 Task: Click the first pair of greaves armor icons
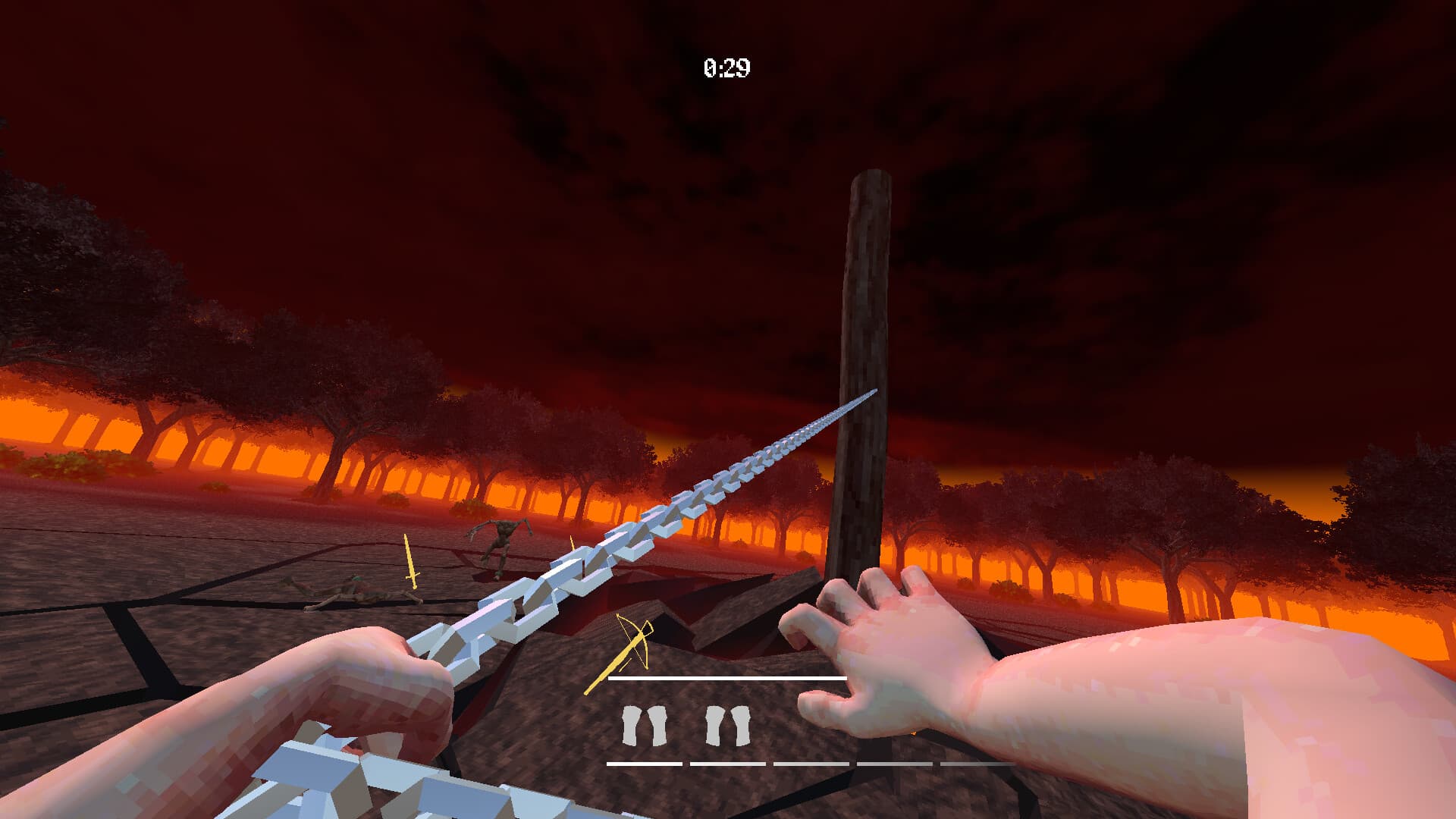(x=645, y=726)
